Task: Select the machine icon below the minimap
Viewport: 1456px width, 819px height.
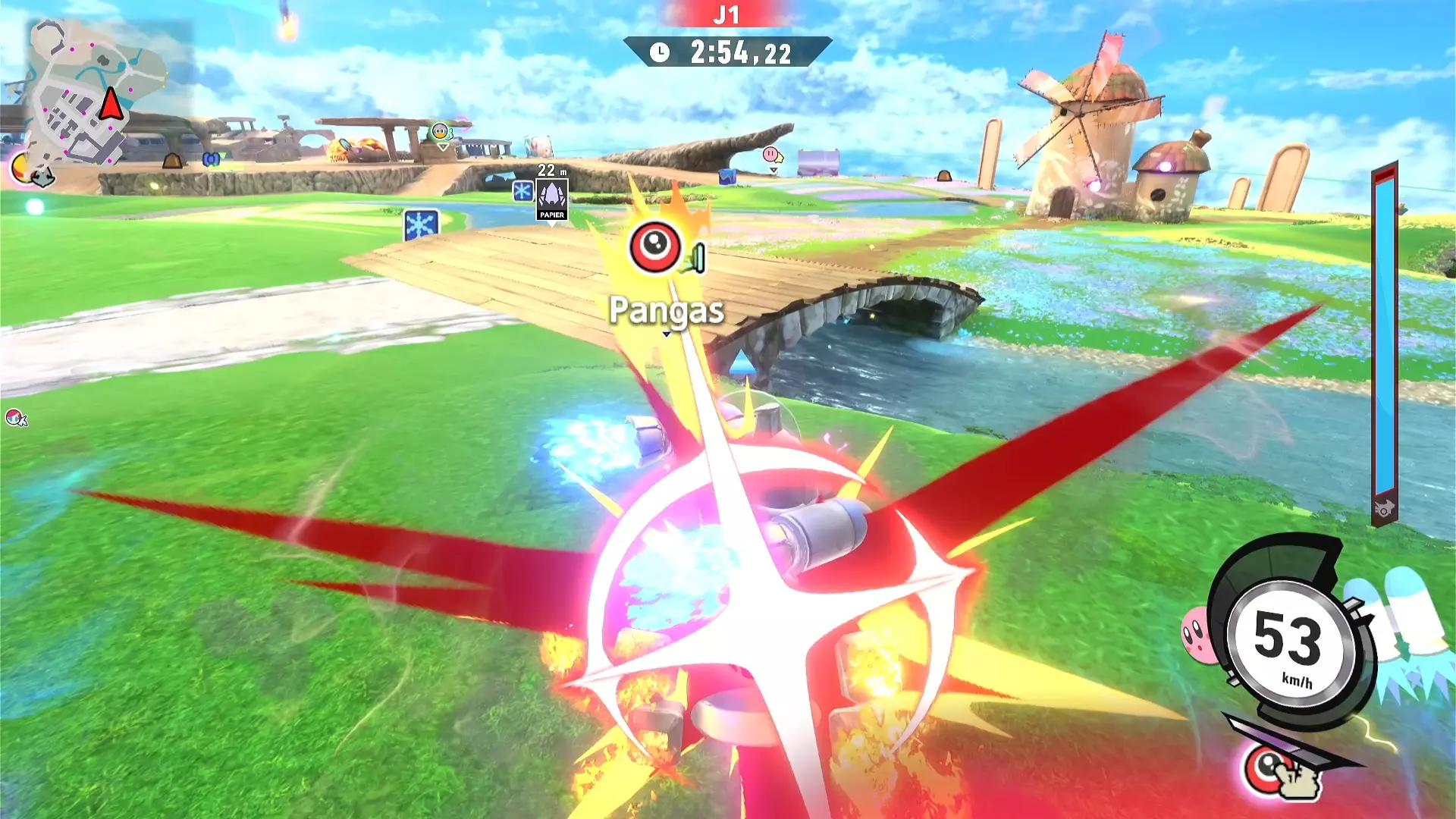Action: pyautogui.click(x=42, y=177)
